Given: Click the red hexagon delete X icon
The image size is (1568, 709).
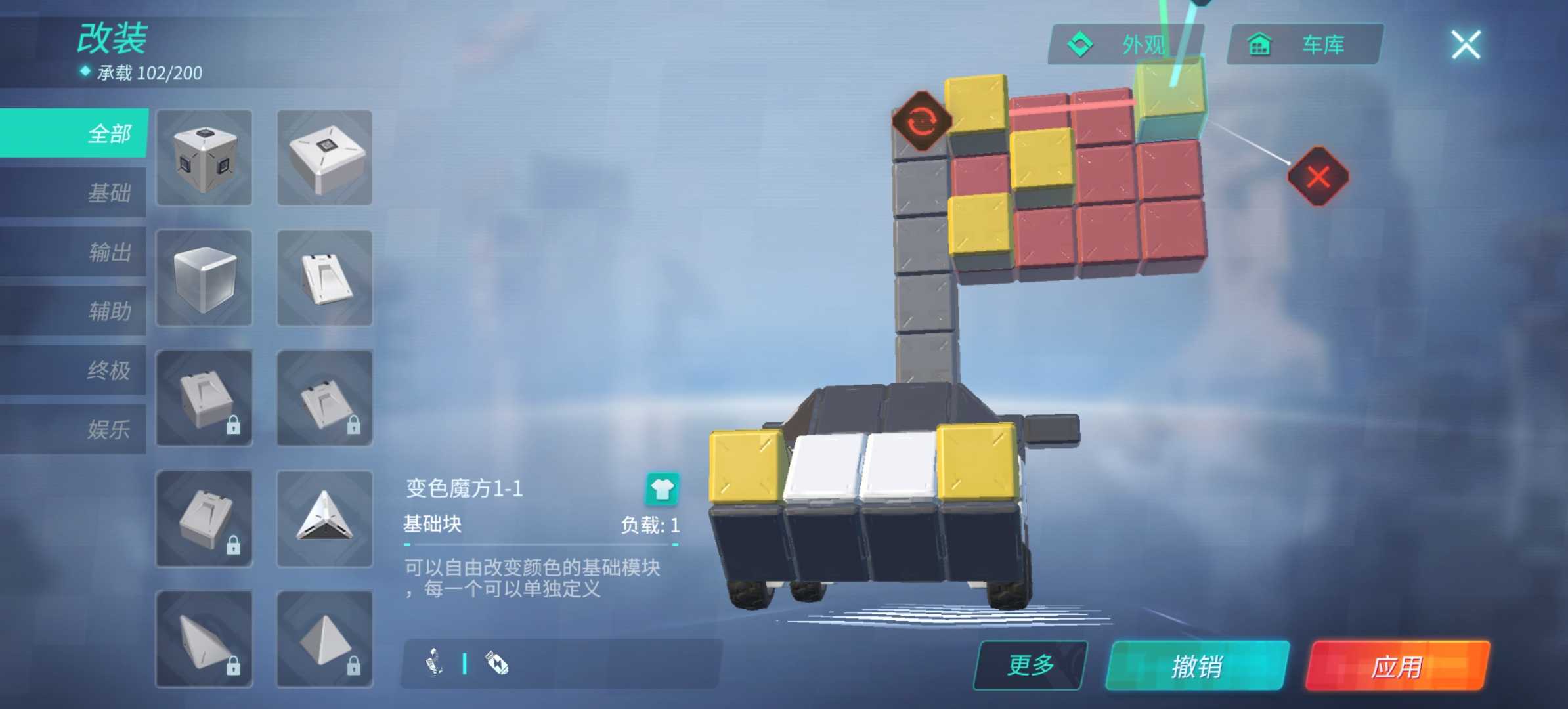Looking at the screenshot, I should pyautogui.click(x=1318, y=177).
